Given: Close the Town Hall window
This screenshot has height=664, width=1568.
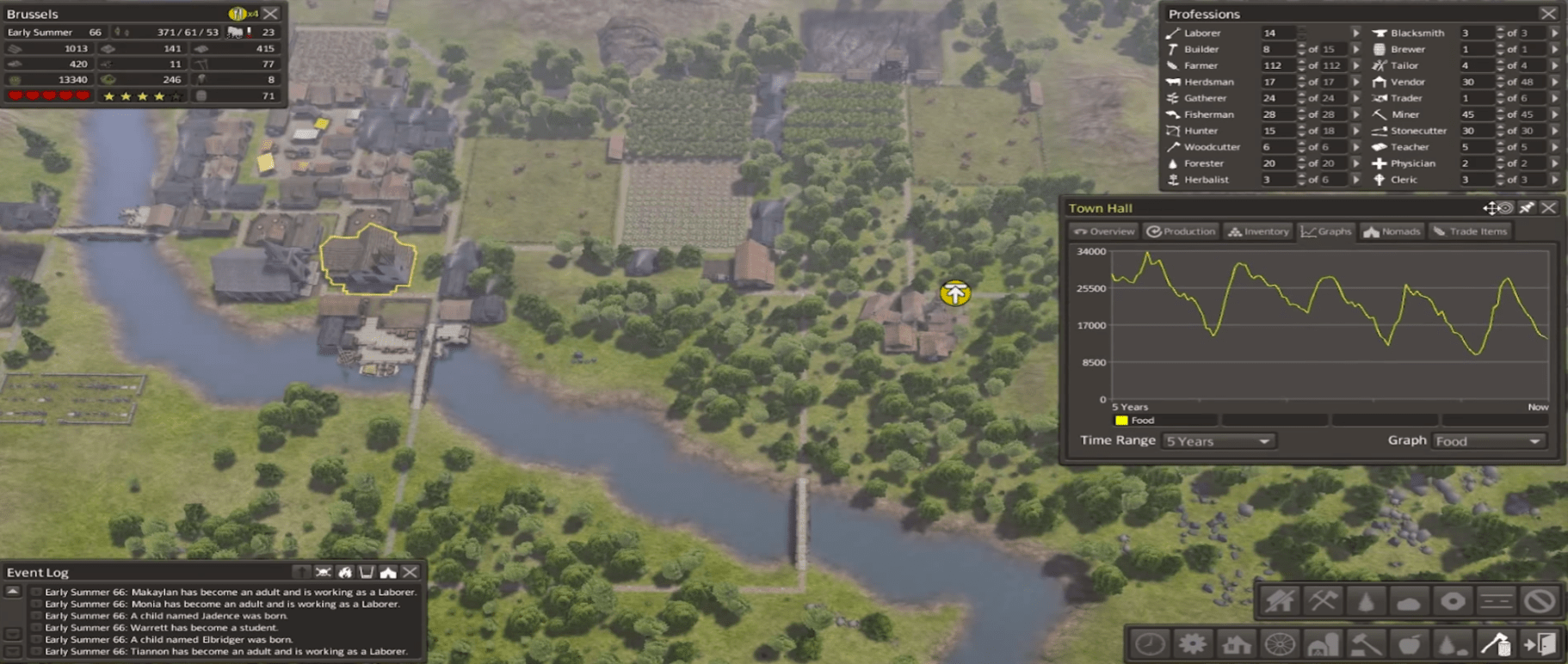Looking at the screenshot, I should (x=1549, y=208).
